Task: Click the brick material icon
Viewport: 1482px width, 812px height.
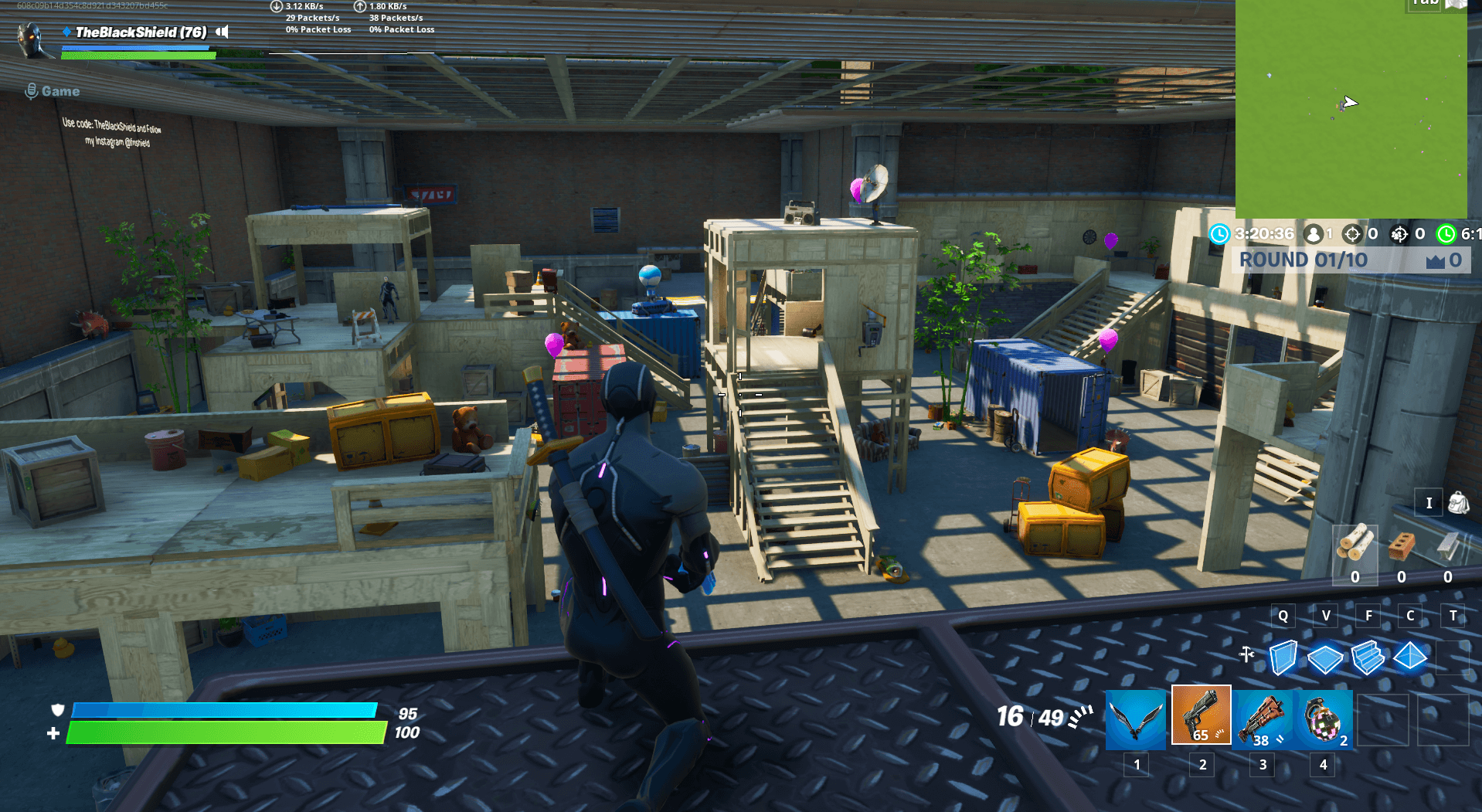Action: pyautogui.click(x=1401, y=545)
